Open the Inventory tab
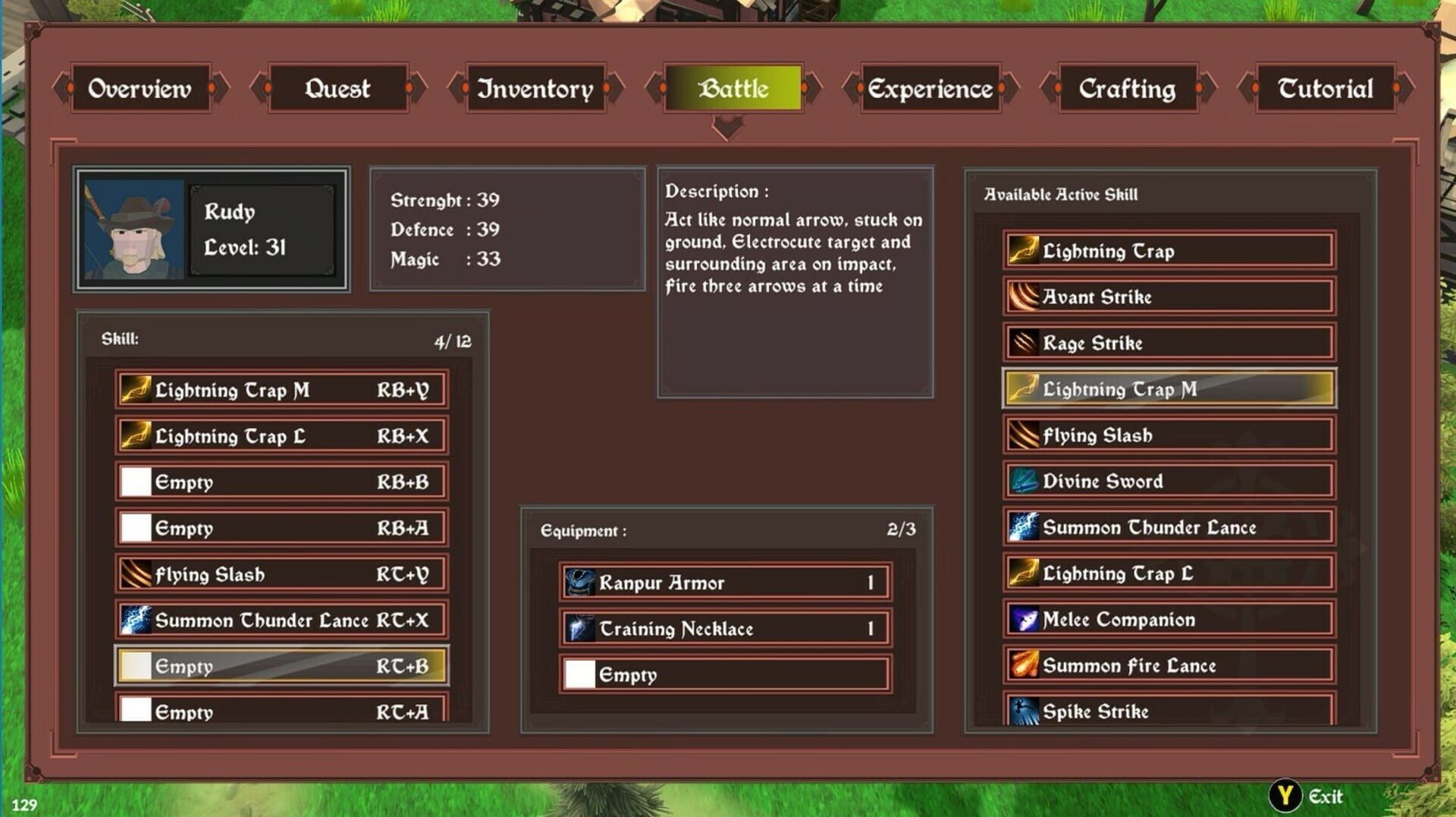 click(535, 89)
